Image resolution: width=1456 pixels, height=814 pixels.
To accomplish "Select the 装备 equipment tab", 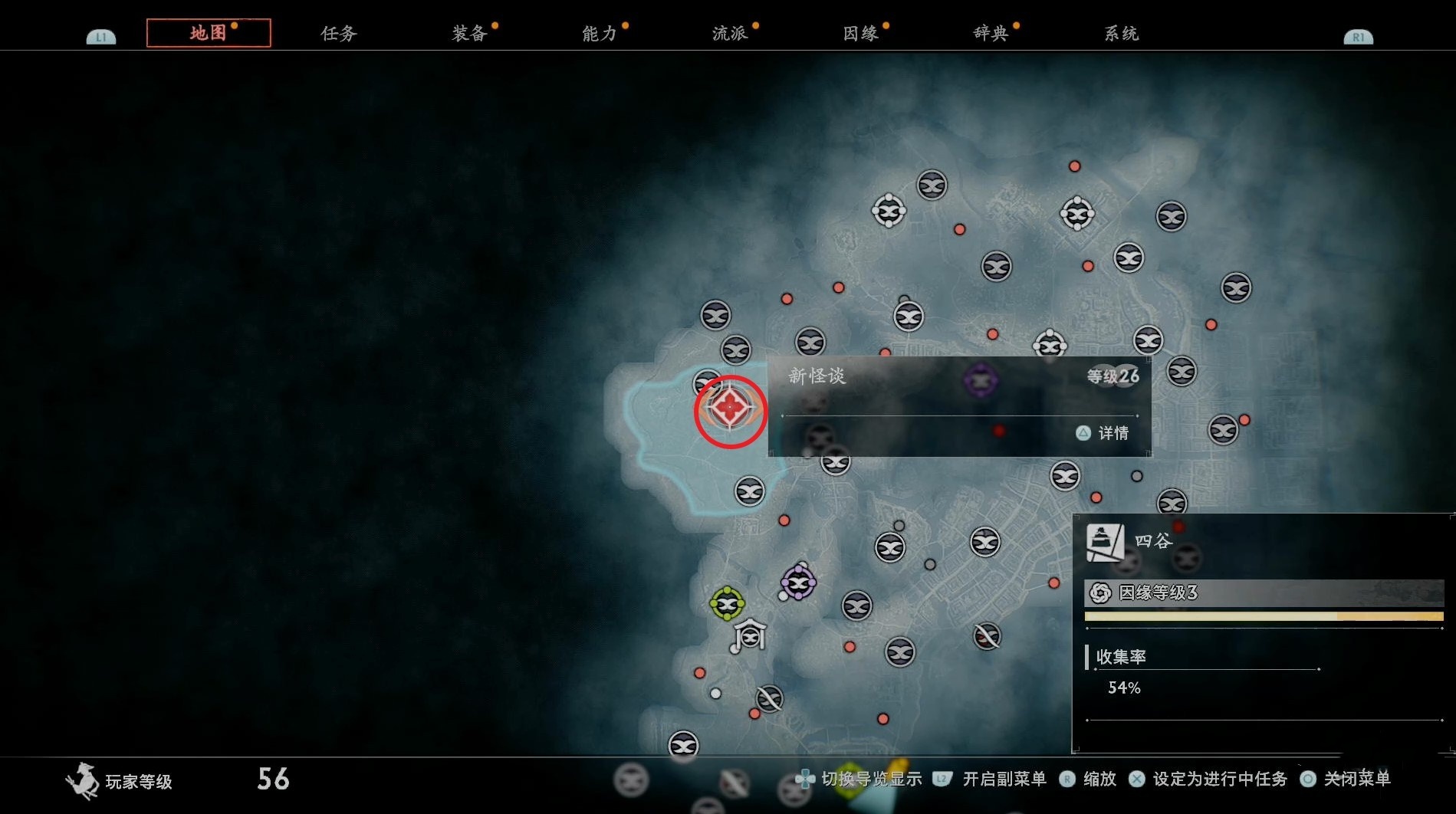I will (x=469, y=34).
